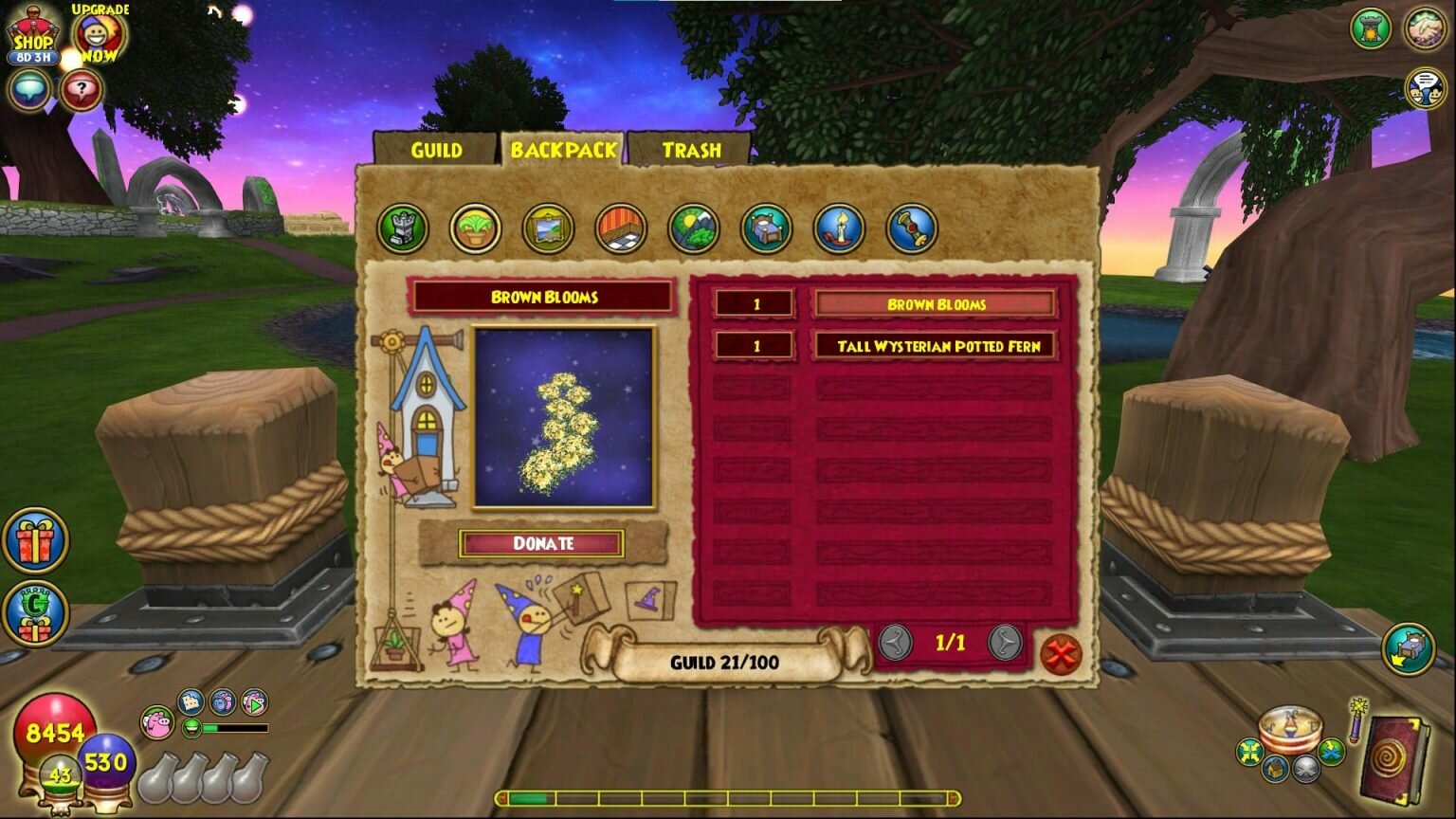Select the Wall Hangings category icon
The image size is (1456, 819).
pos(548,228)
